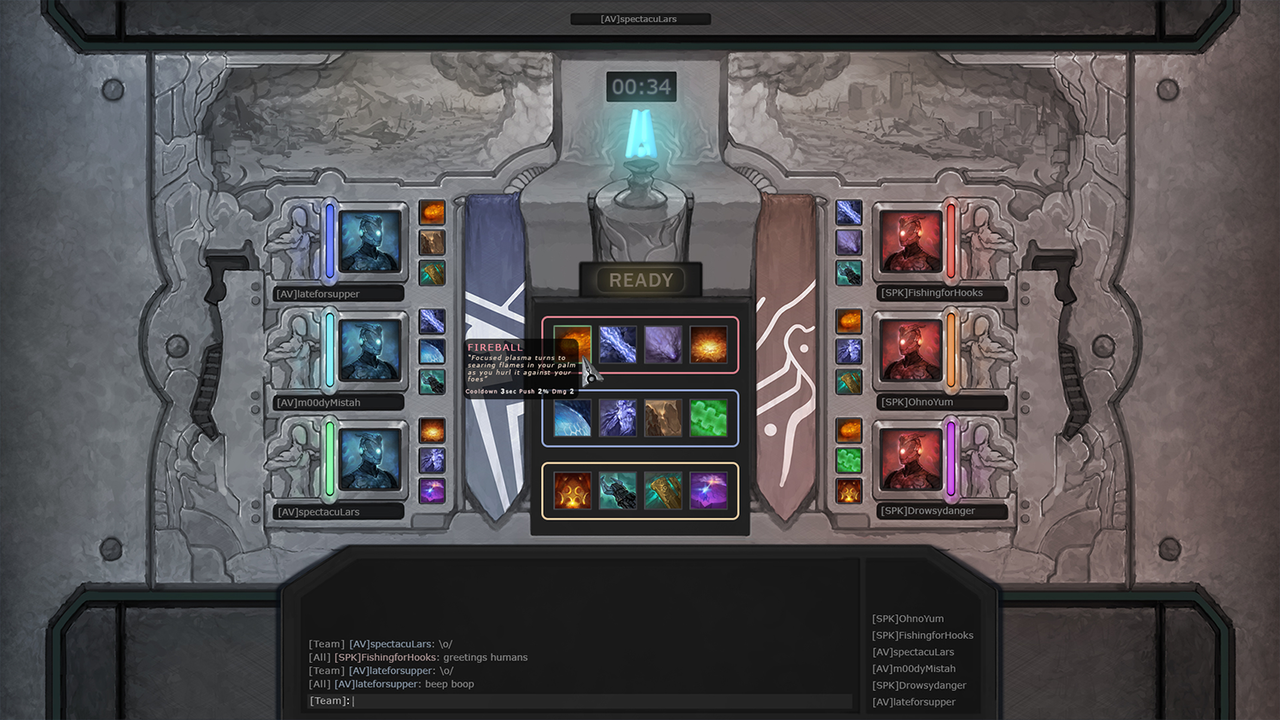Viewport: 1280px width, 720px height.
Task: Click [SPK]Drowsydanger's portrait with the purple bar
Action: click(x=911, y=460)
